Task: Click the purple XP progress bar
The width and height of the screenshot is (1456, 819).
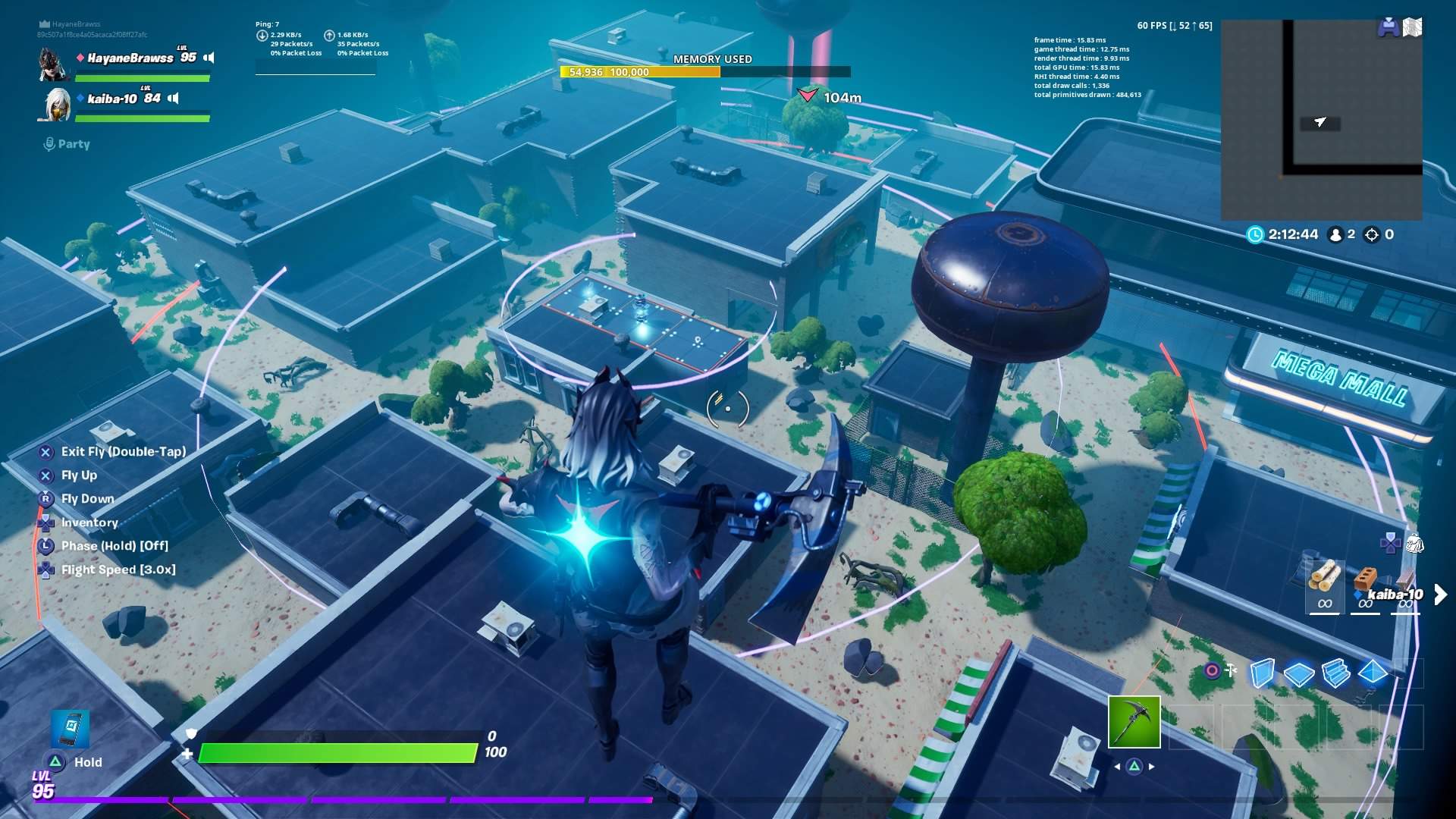Action: (341, 799)
